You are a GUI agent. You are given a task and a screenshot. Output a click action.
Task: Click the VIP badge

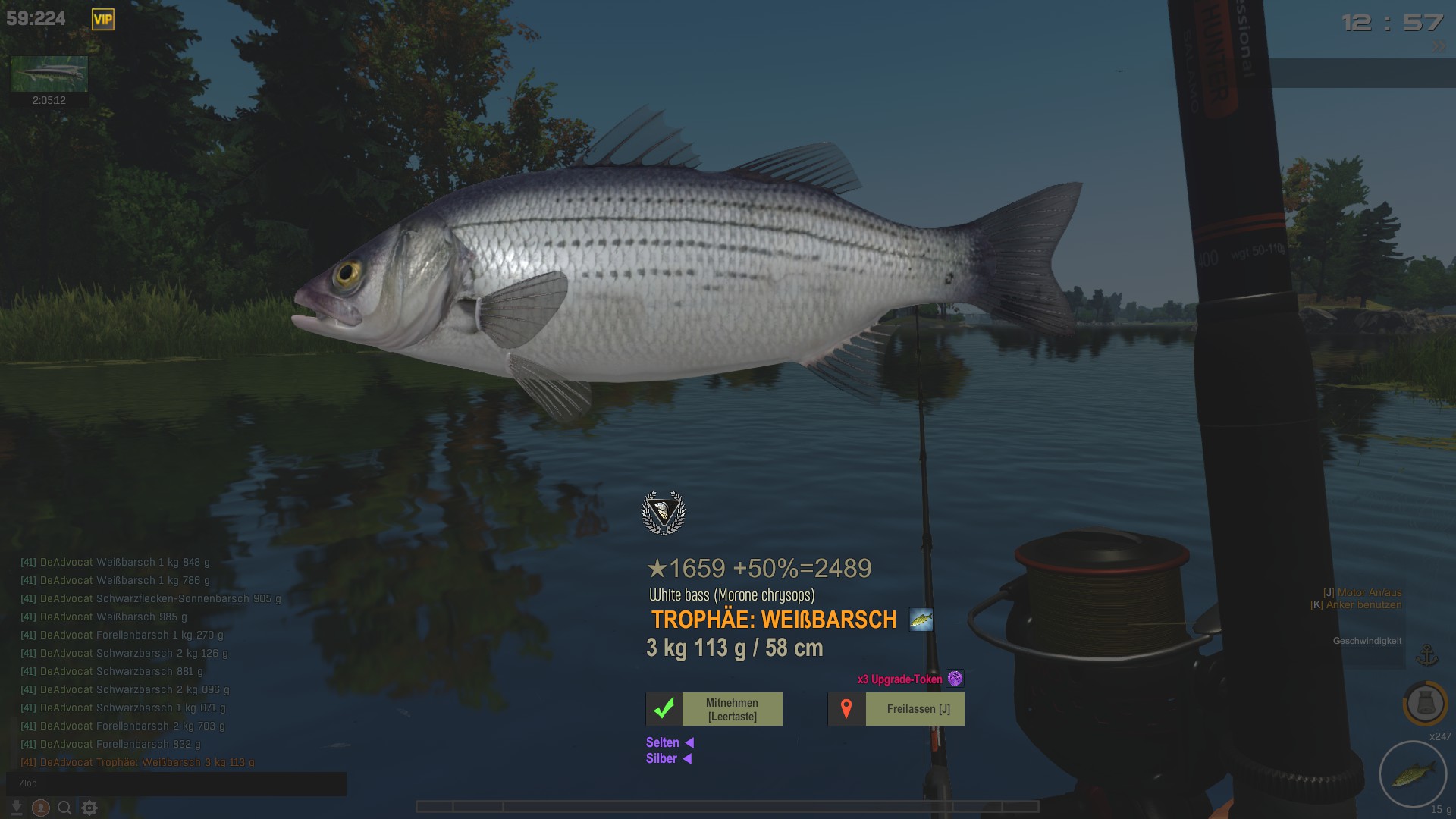click(103, 20)
